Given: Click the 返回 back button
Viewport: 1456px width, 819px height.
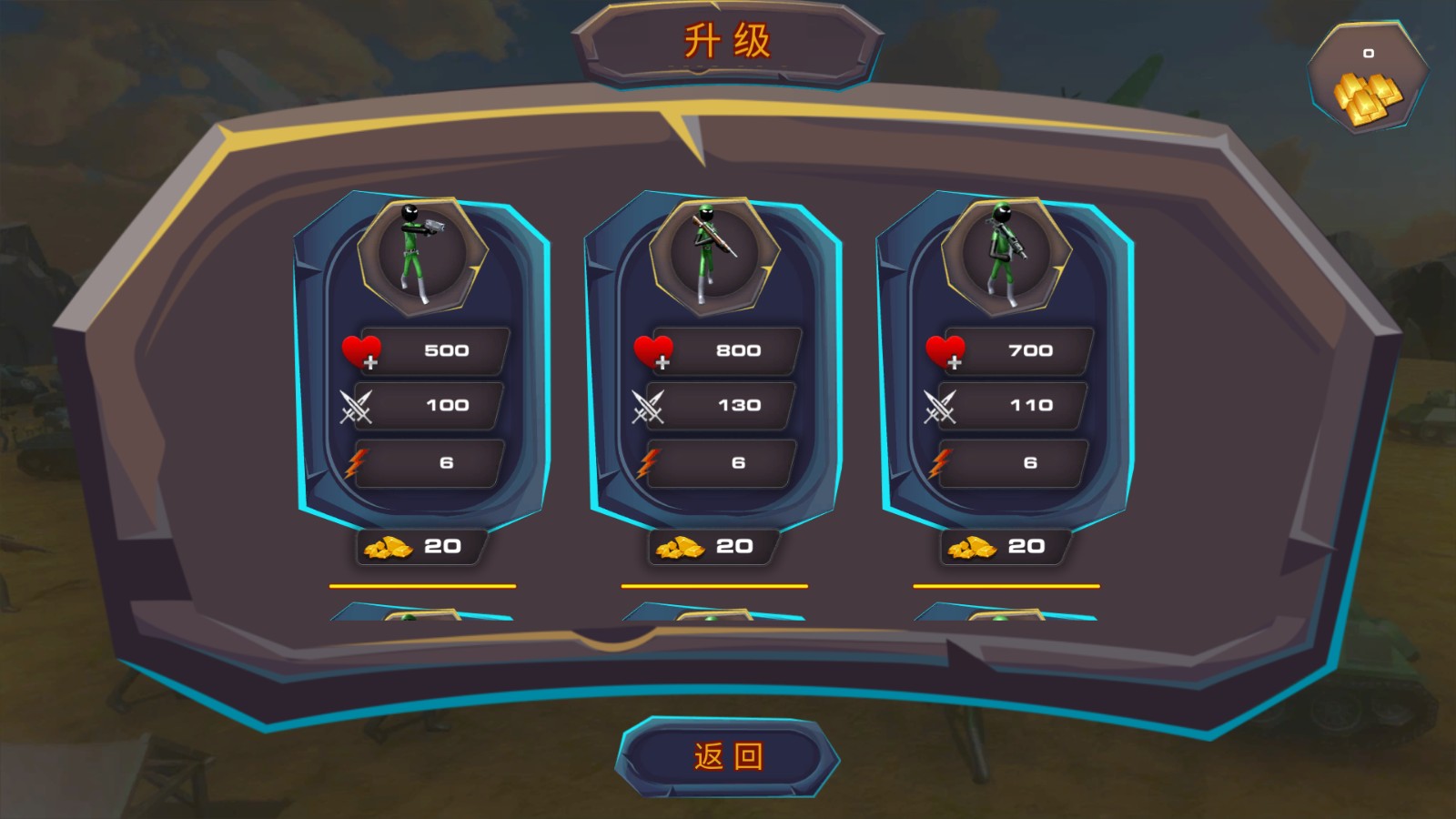Looking at the screenshot, I should point(726,756).
